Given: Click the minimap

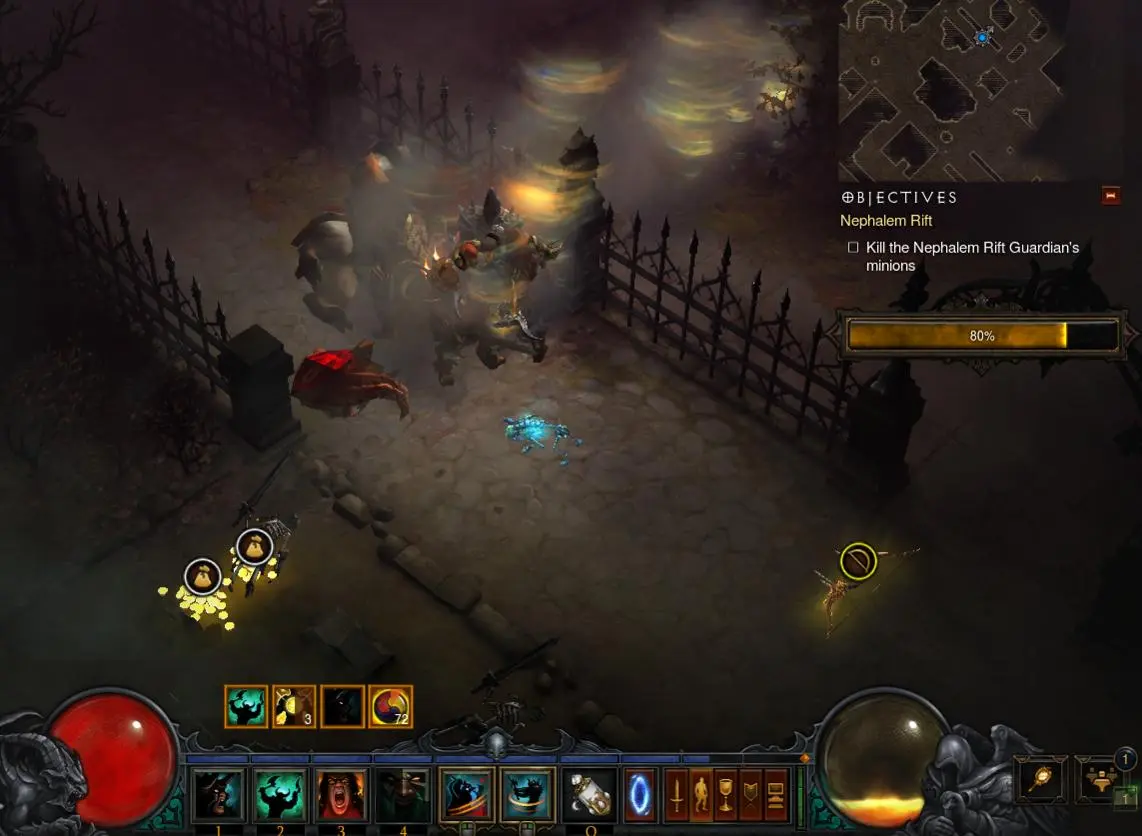Looking at the screenshot, I should tap(950, 90).
